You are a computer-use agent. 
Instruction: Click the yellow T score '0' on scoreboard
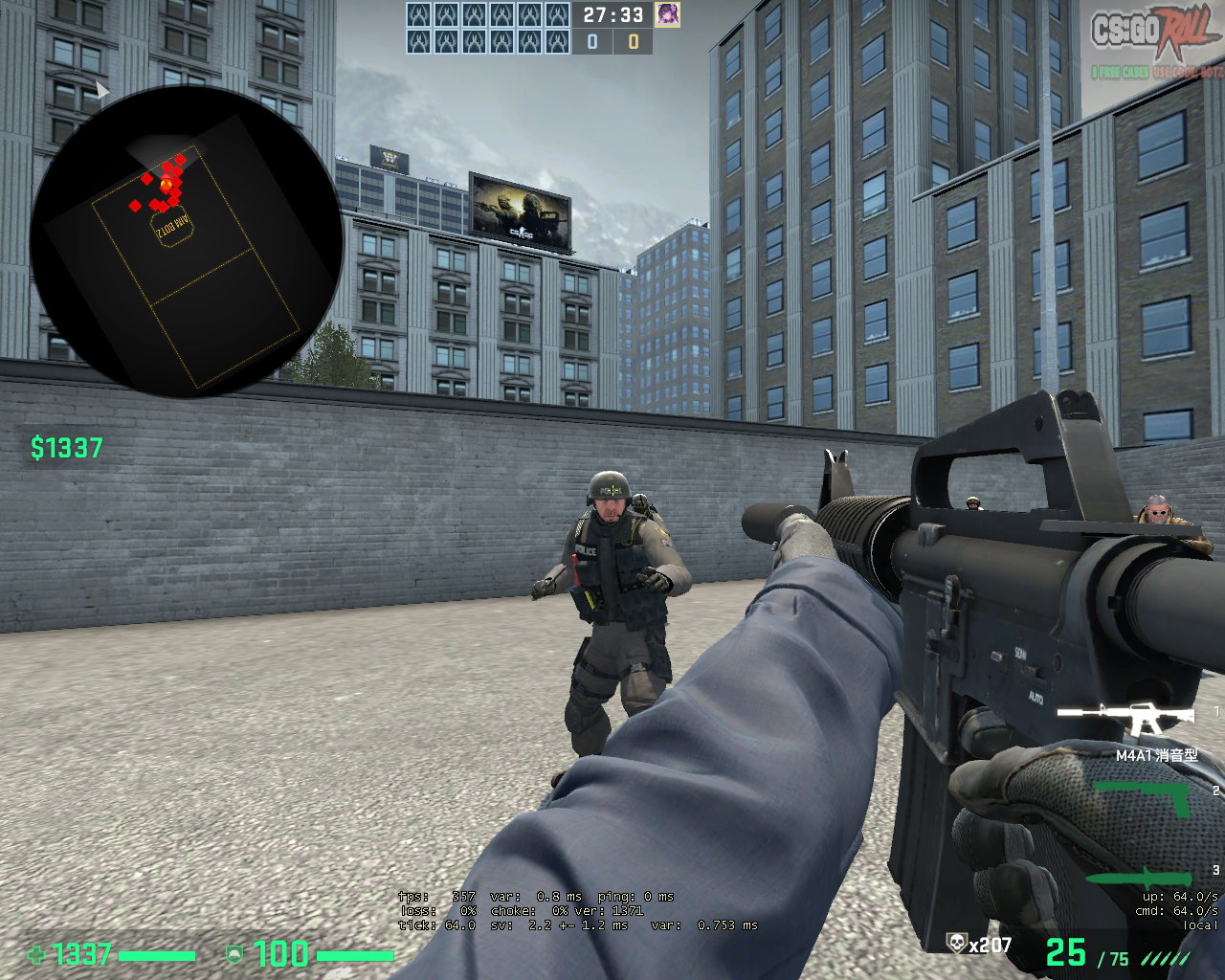[x=635, y=40]
